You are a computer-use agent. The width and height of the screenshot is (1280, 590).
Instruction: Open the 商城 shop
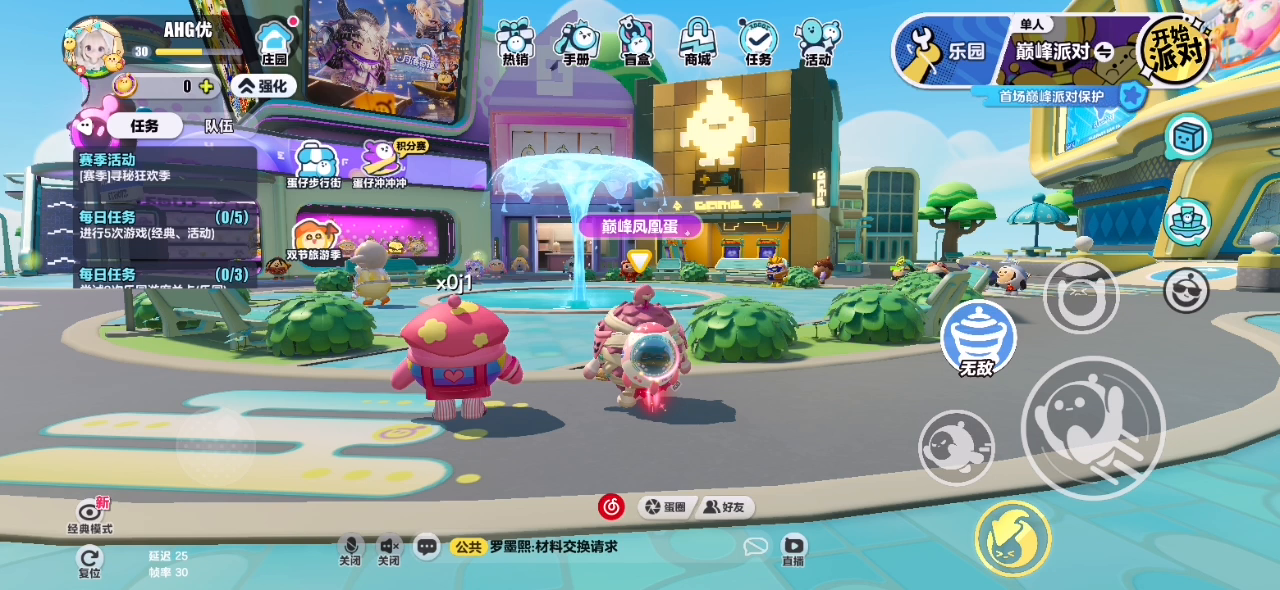click(x=697, y=43)
